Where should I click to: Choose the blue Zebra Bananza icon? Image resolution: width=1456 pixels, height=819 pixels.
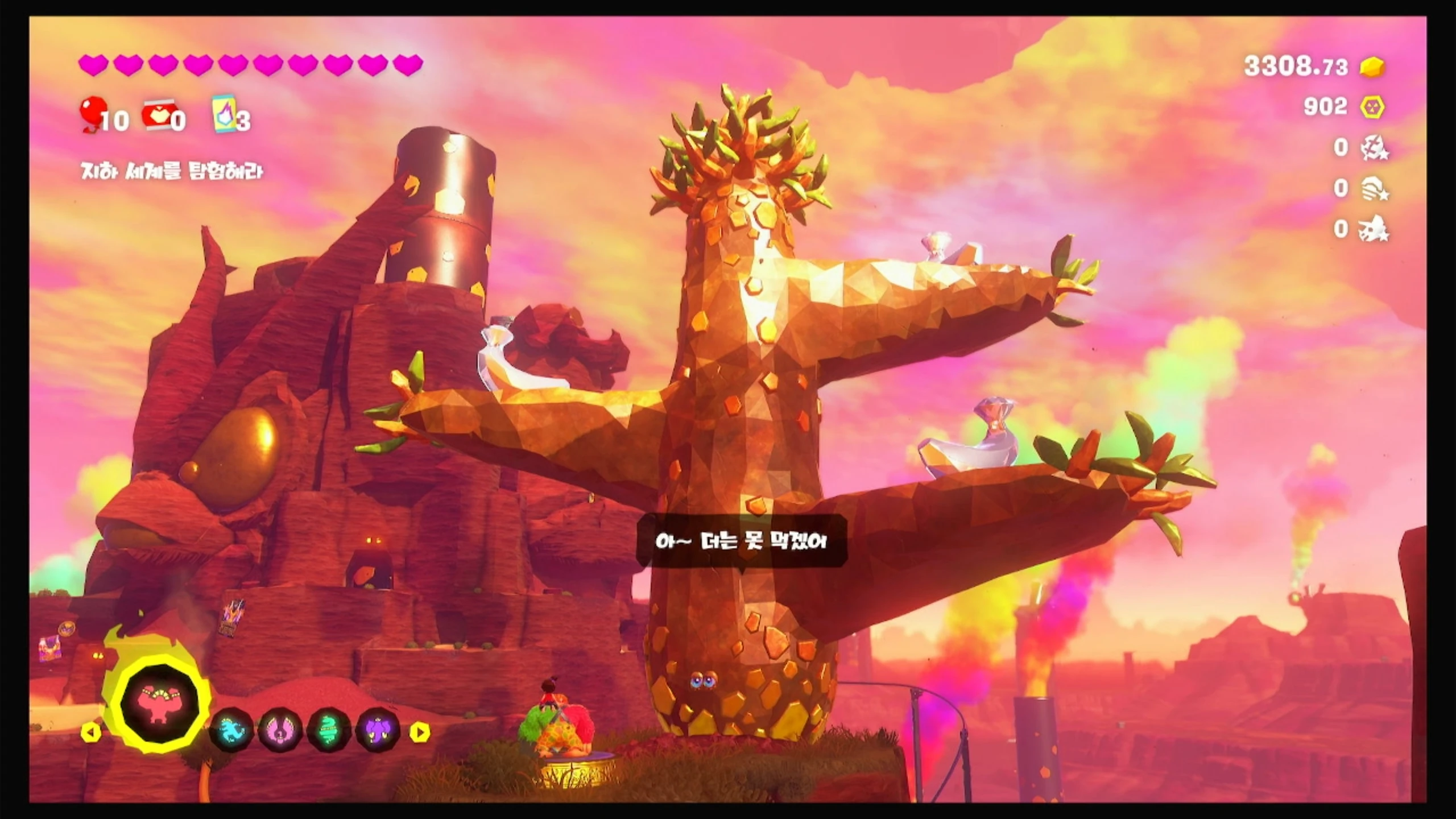tap(230, 731)
